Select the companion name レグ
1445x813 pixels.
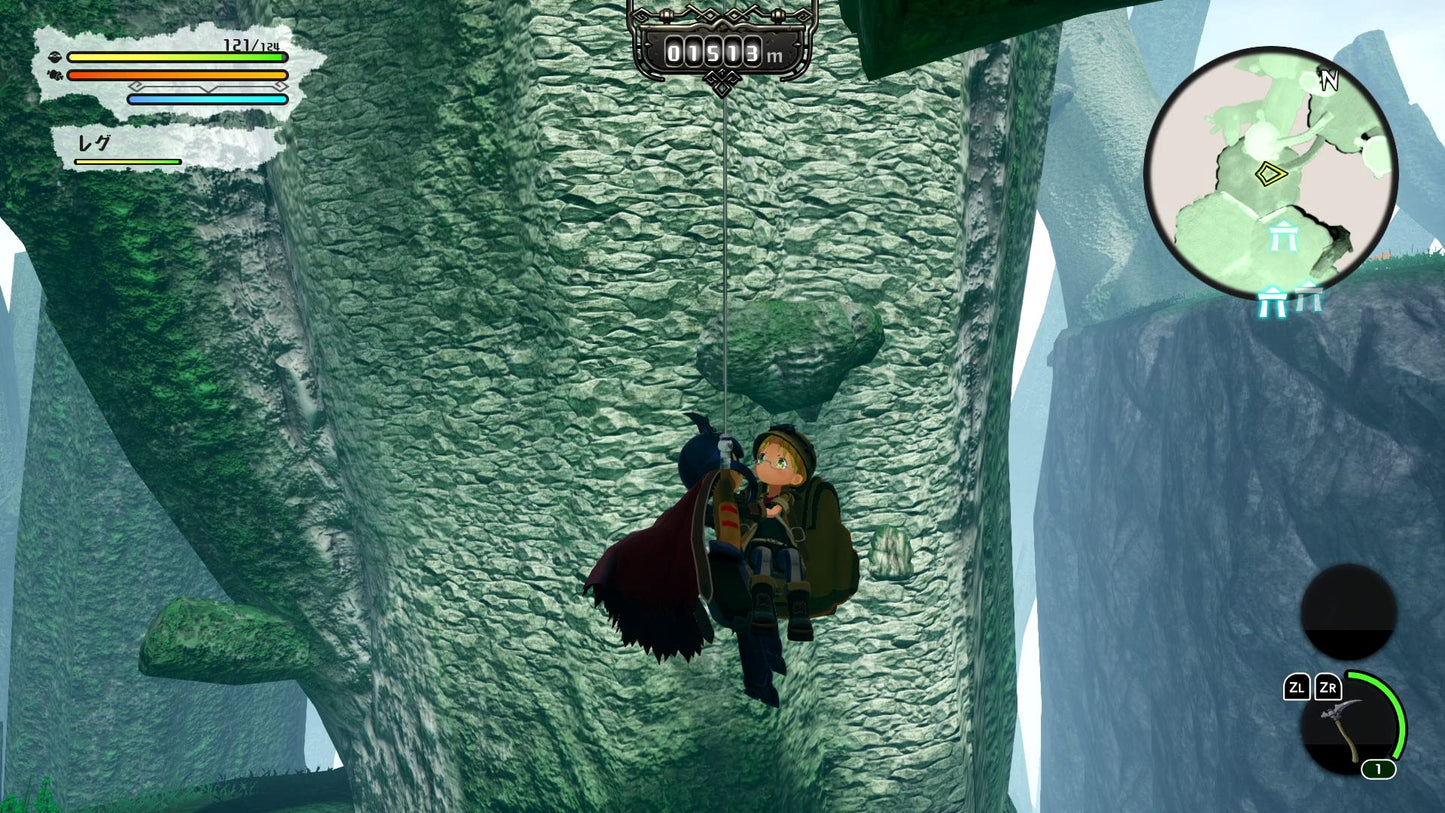(94, 142)
